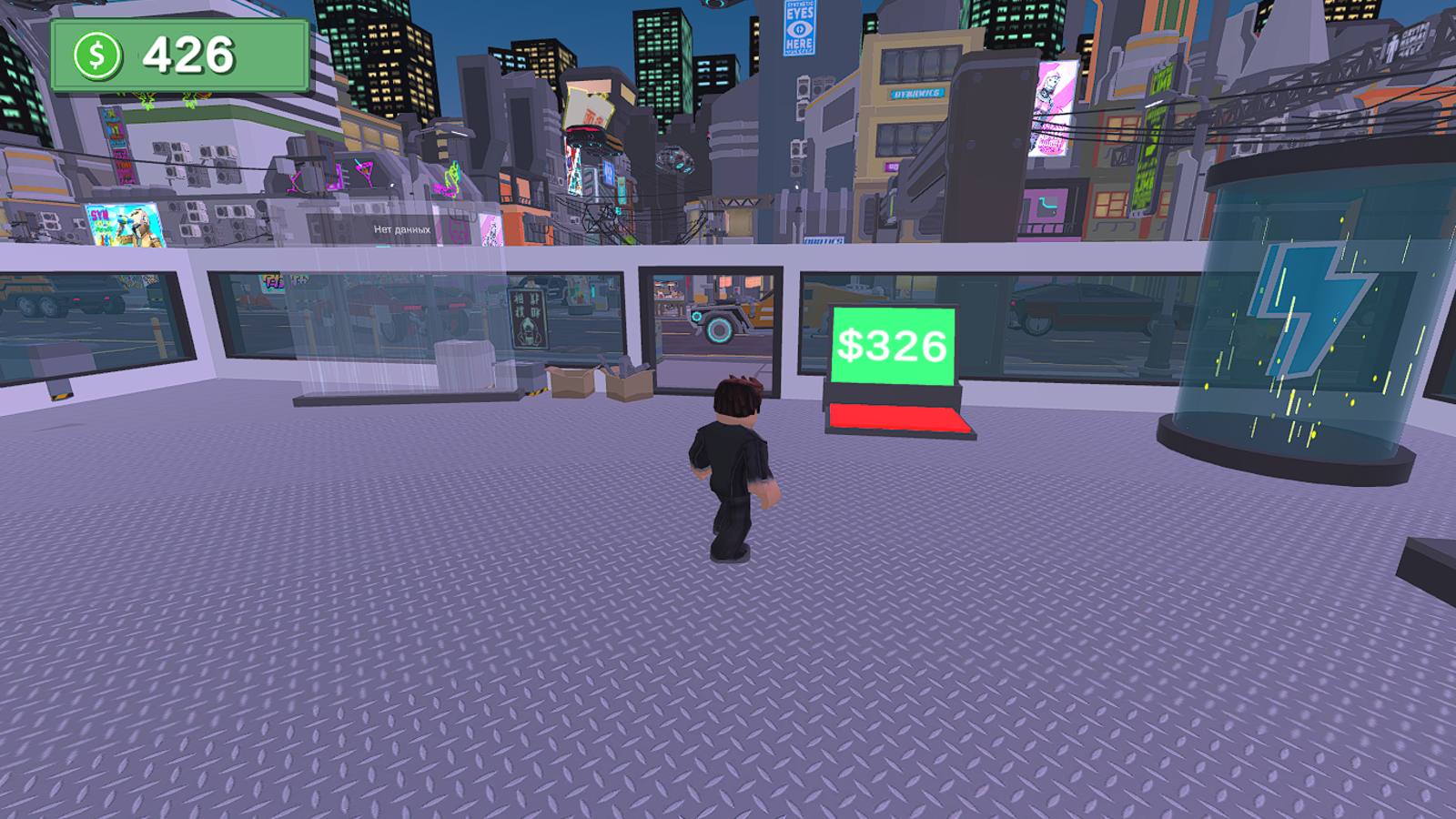Click the DYNAMICS sign on orange building
This screenshot has height=819, width=1456.
[915, 91]
